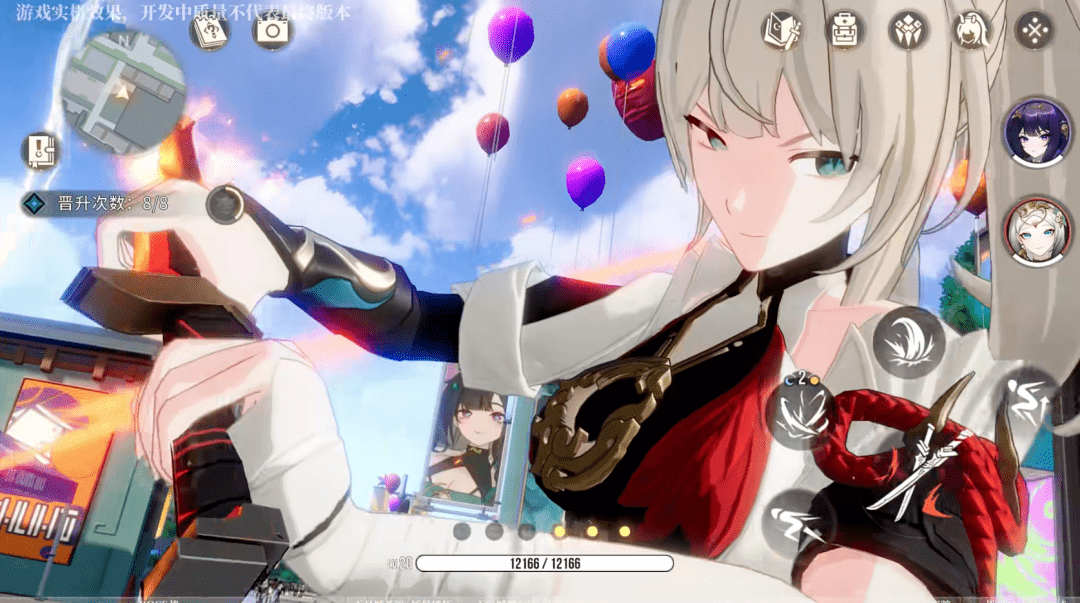Use the claw slash skill with 2 charges

[799, 415]
